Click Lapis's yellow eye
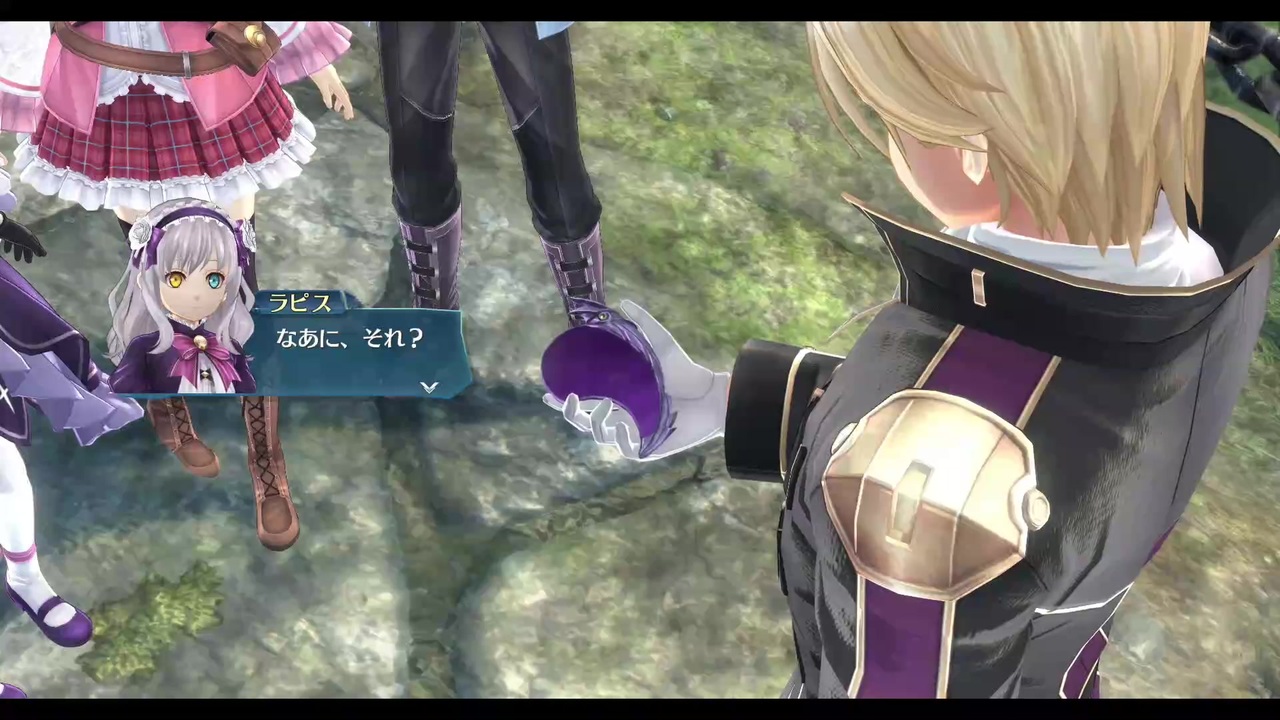Image resolution: width=1280 pixels, height=720 pixels. click(176, 281)
